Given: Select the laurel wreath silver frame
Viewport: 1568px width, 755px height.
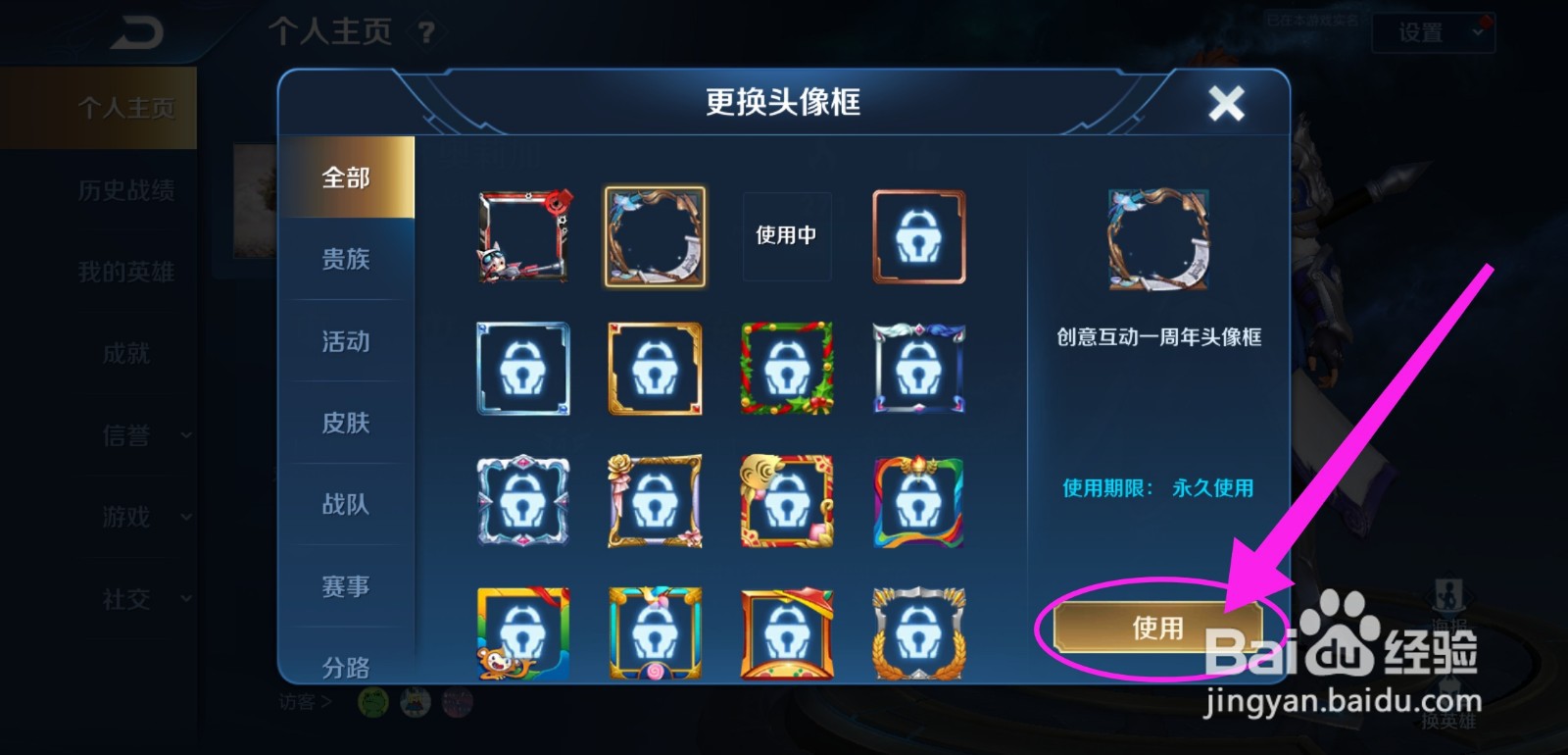Looking at the screenshot, I should click(x=918, y=634).
